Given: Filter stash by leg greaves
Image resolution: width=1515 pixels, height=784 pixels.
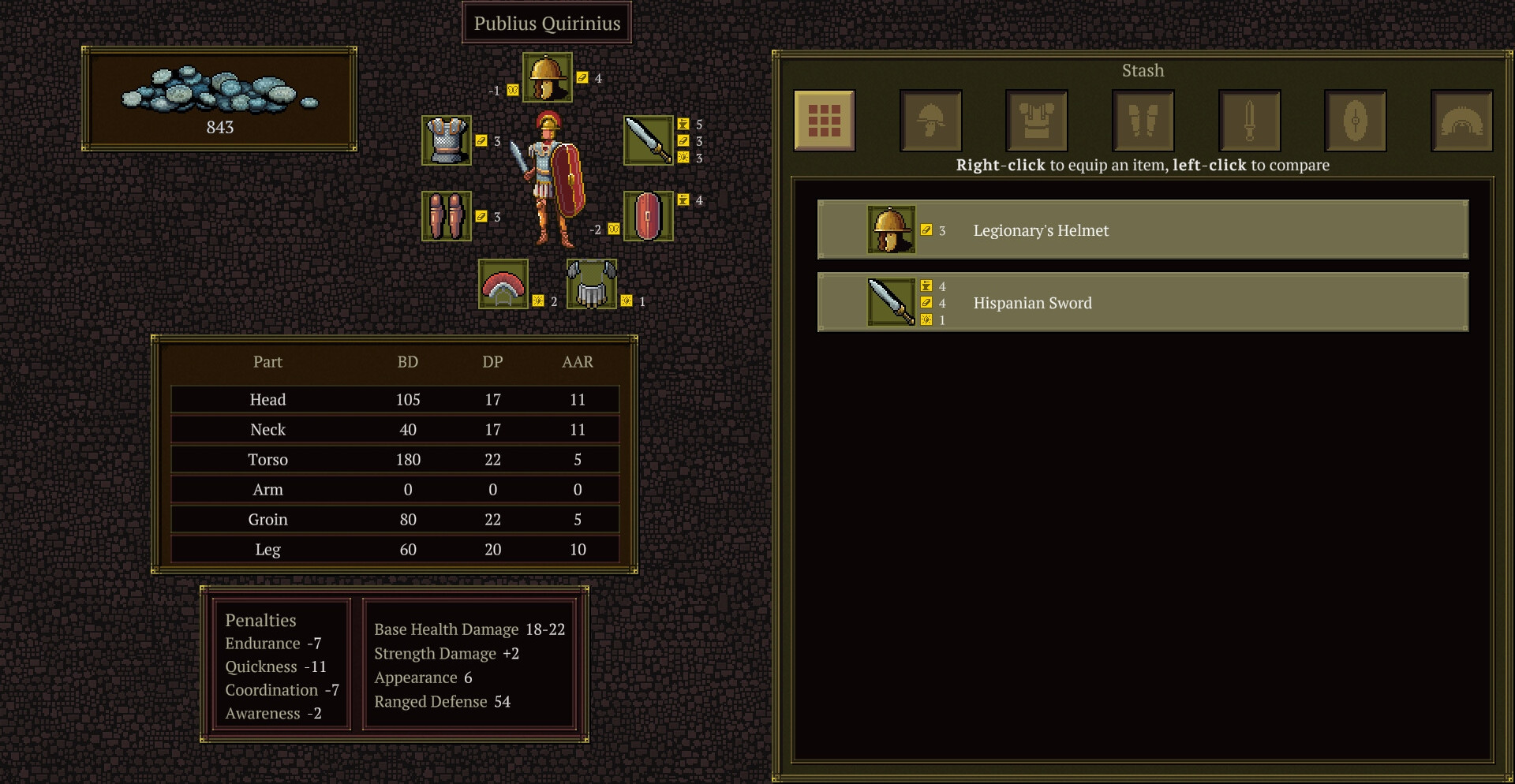Looking at the screenshot, I should (x=1143, y=121).
